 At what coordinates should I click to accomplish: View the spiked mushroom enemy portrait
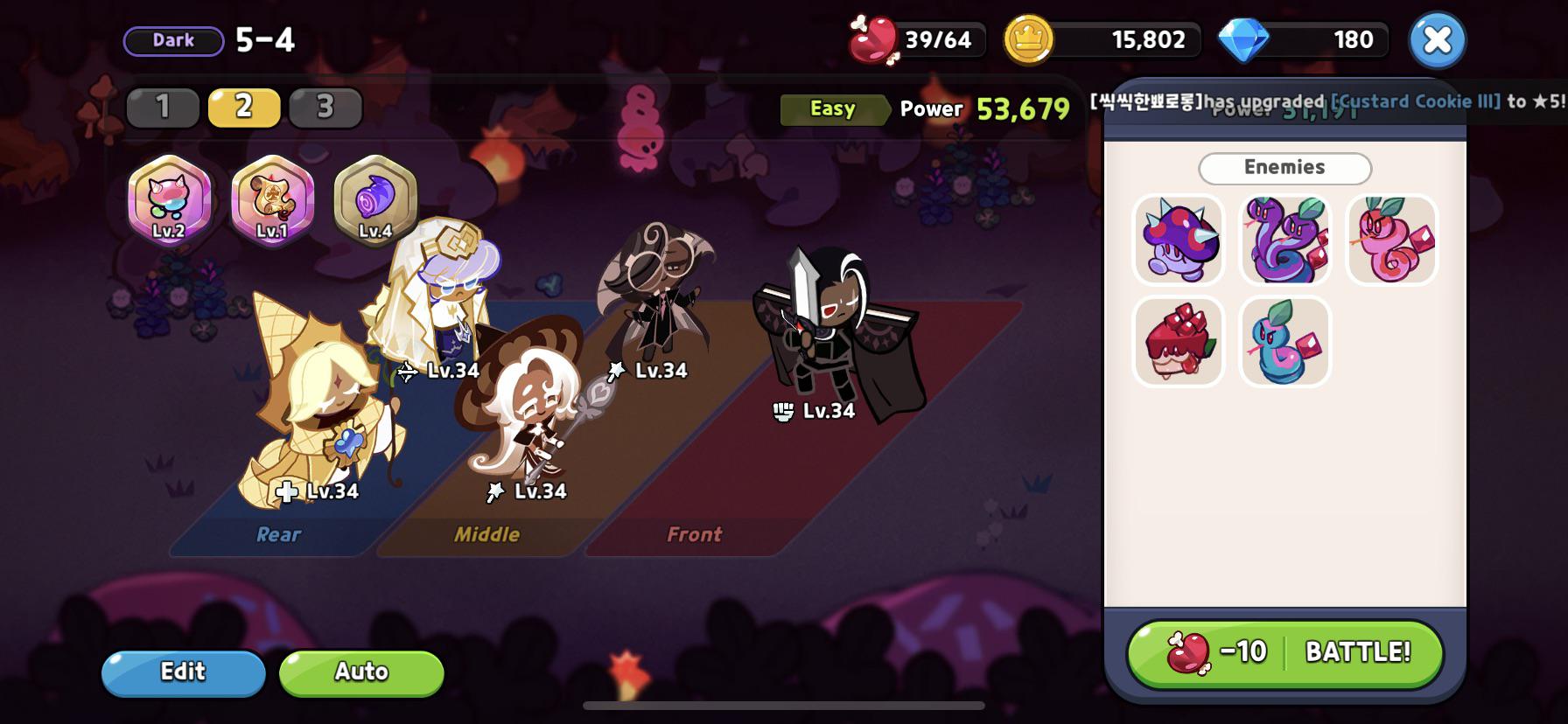point(1178,240)
